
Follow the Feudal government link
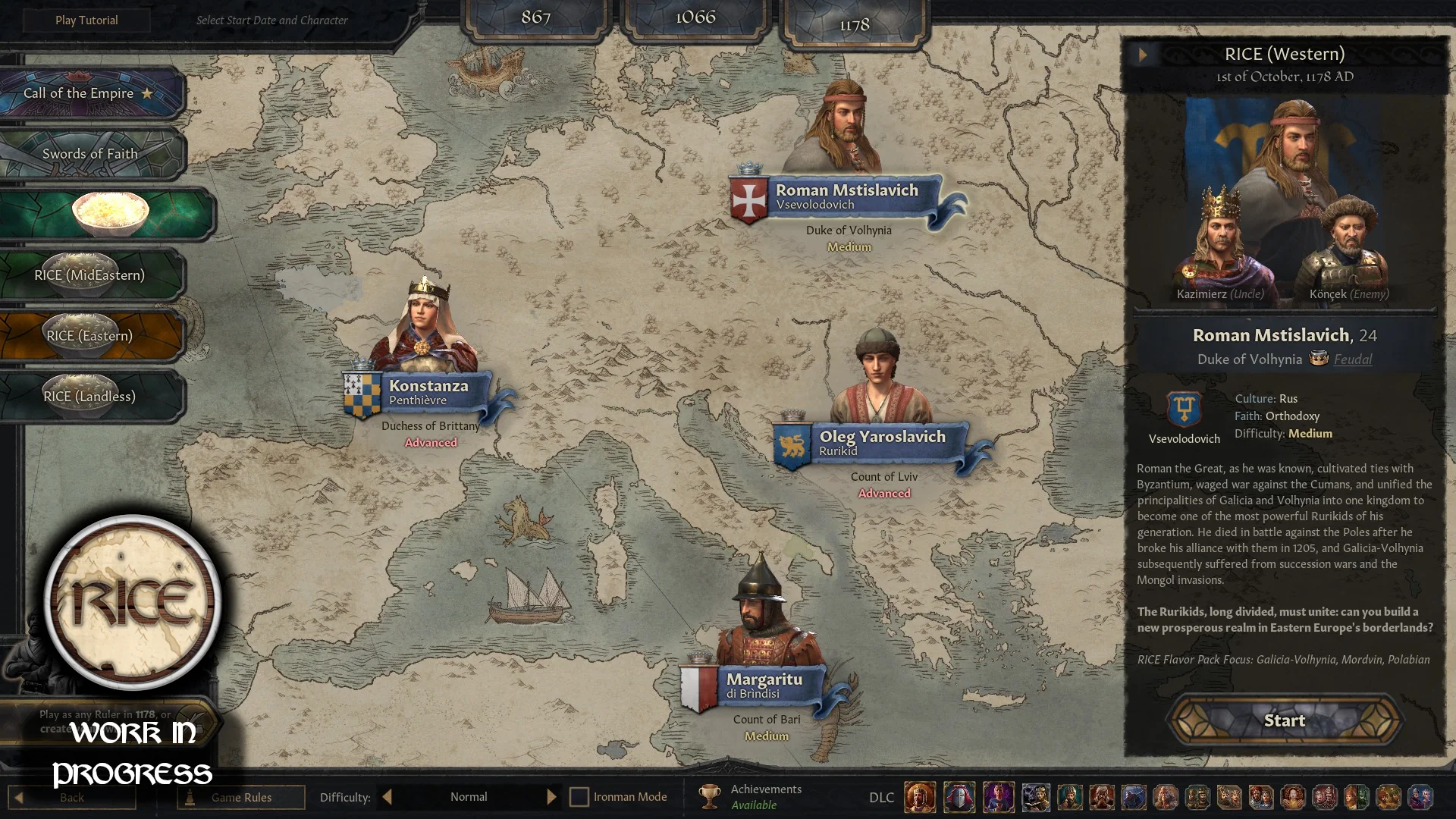(x=1352, y=359)
